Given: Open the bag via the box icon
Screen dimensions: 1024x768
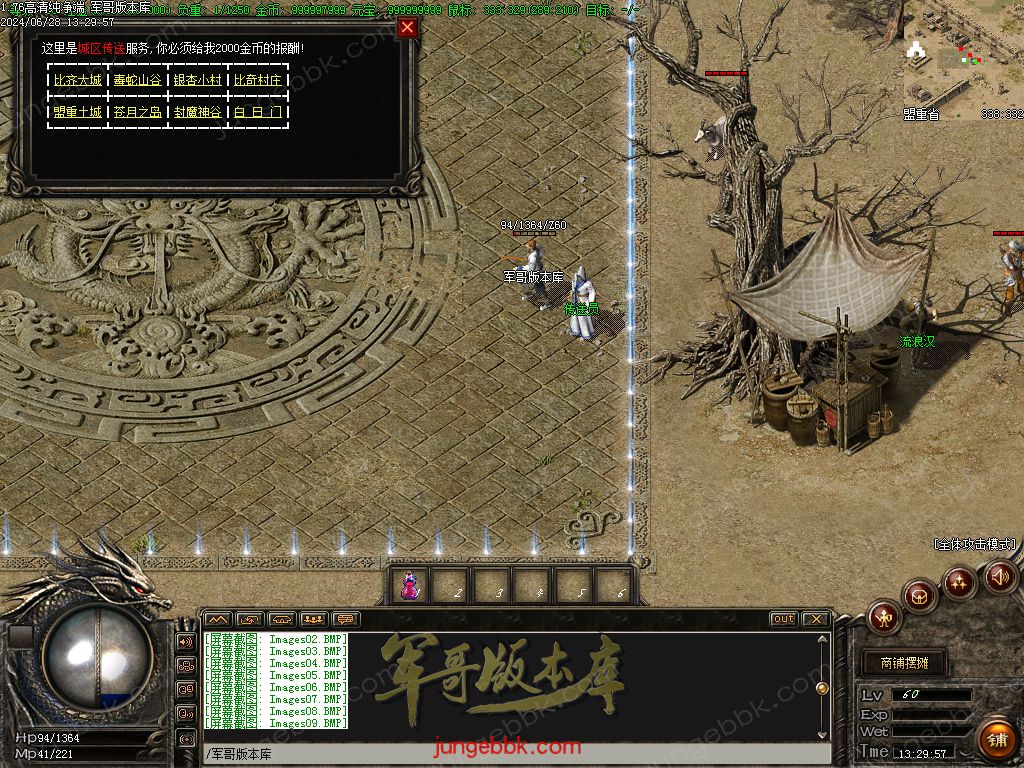Looking at the screenshot, I should [920, 596].
